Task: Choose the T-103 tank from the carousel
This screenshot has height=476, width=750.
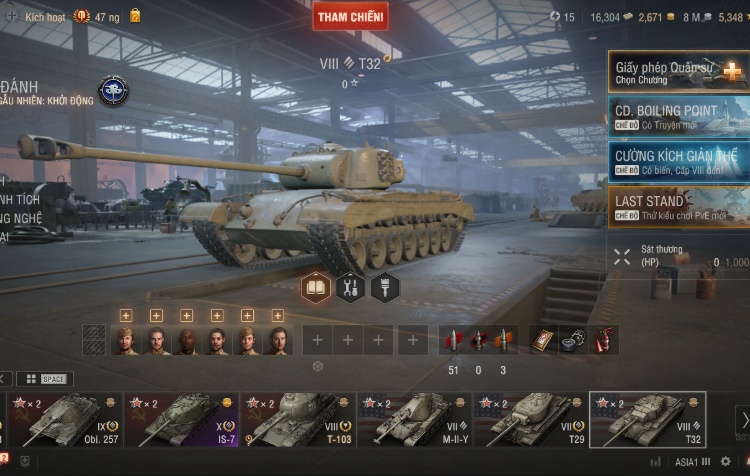Action: point(297,419)
